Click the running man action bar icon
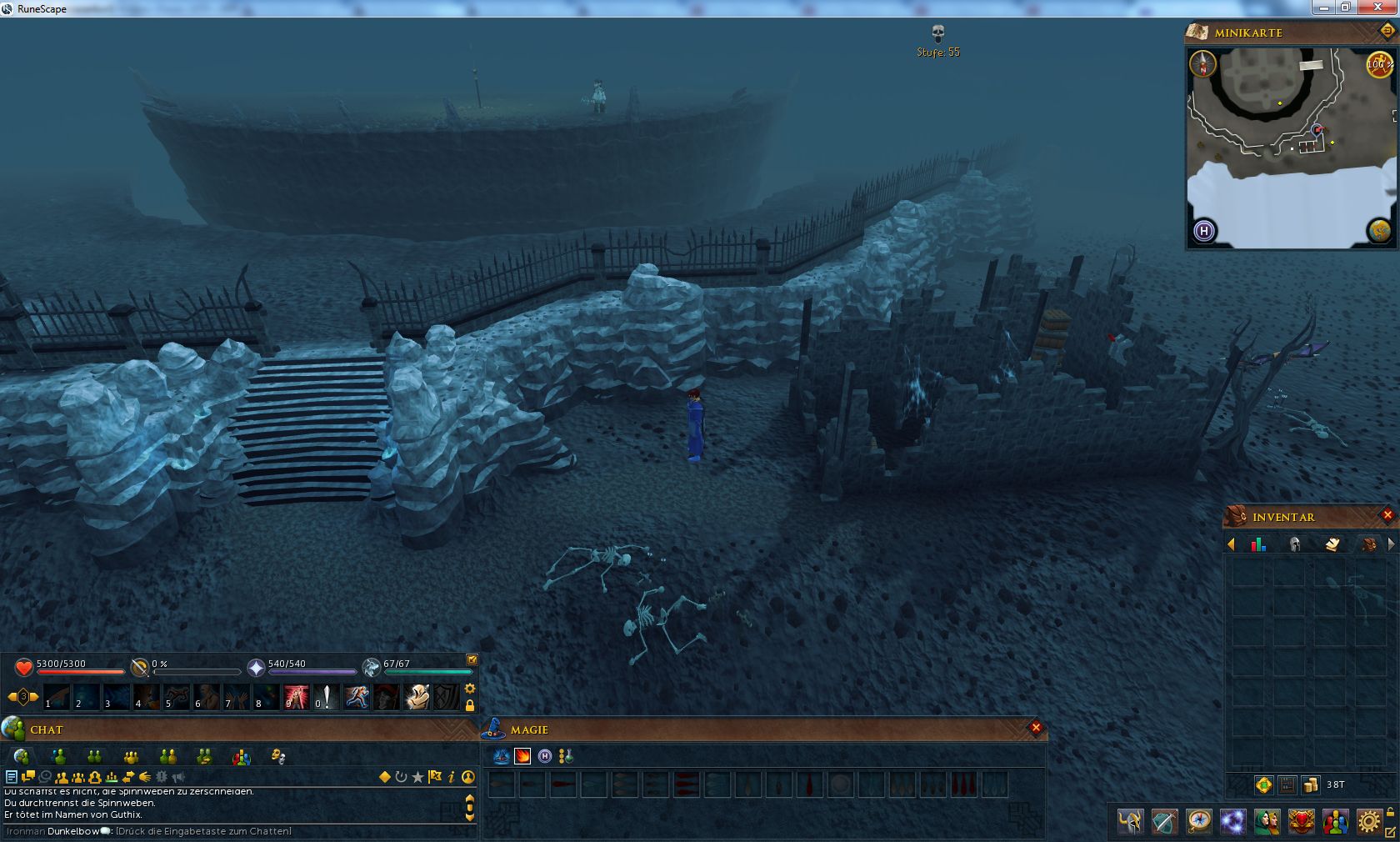The height and width of the screenshot is (842, 1400). (x=357, y=696)
